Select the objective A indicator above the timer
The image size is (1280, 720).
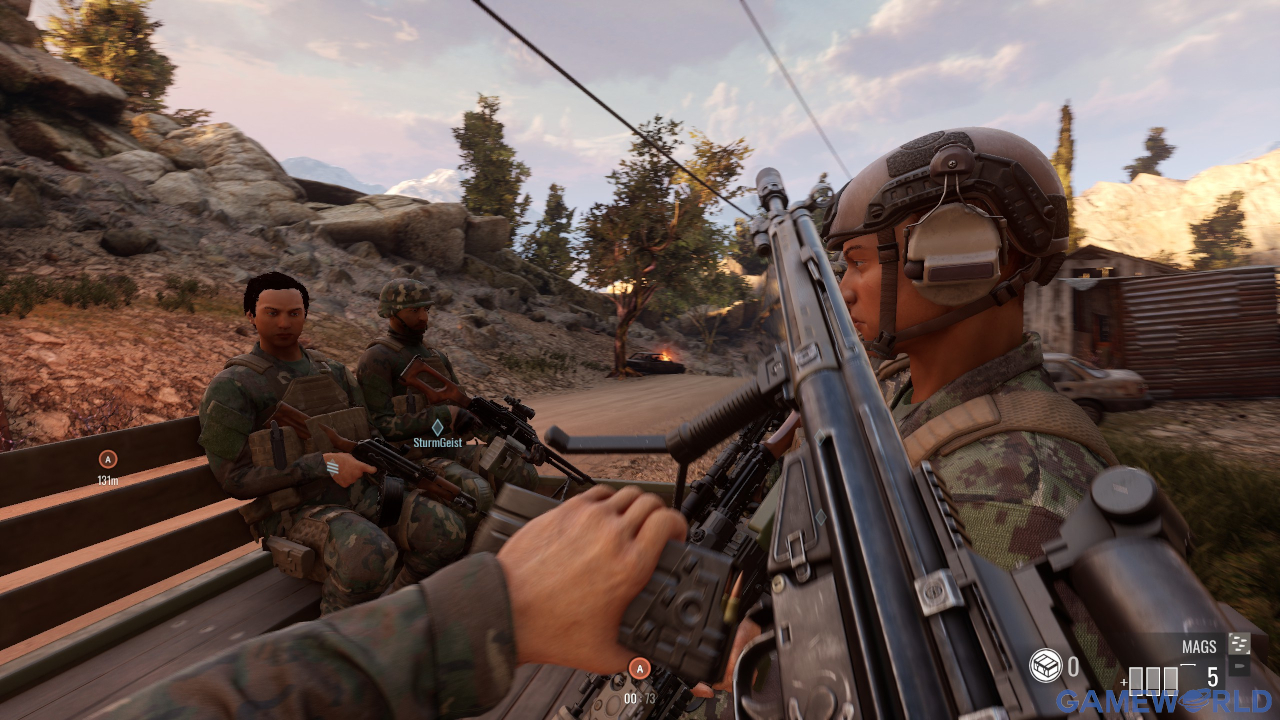[639, 668]
